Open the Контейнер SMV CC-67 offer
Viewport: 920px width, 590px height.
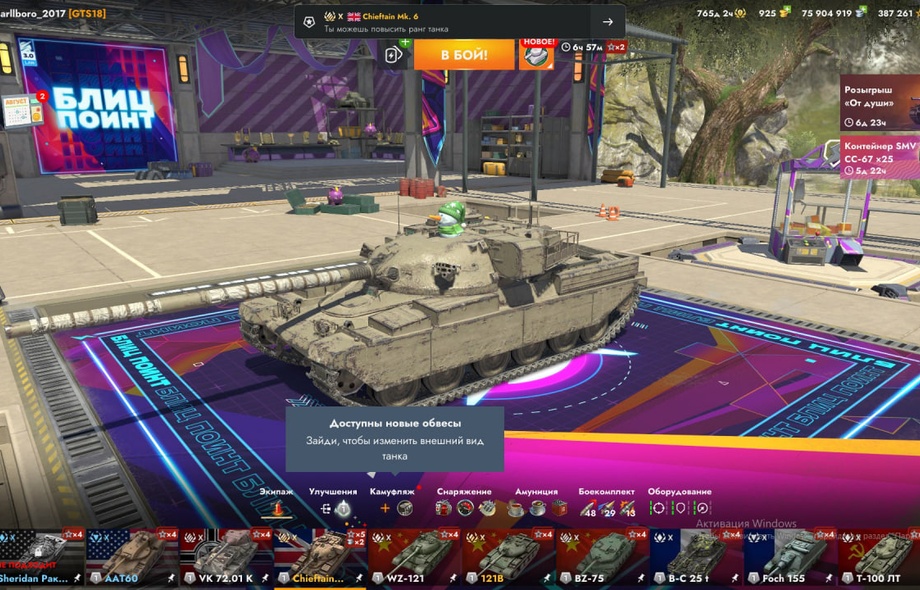[879, 158]
